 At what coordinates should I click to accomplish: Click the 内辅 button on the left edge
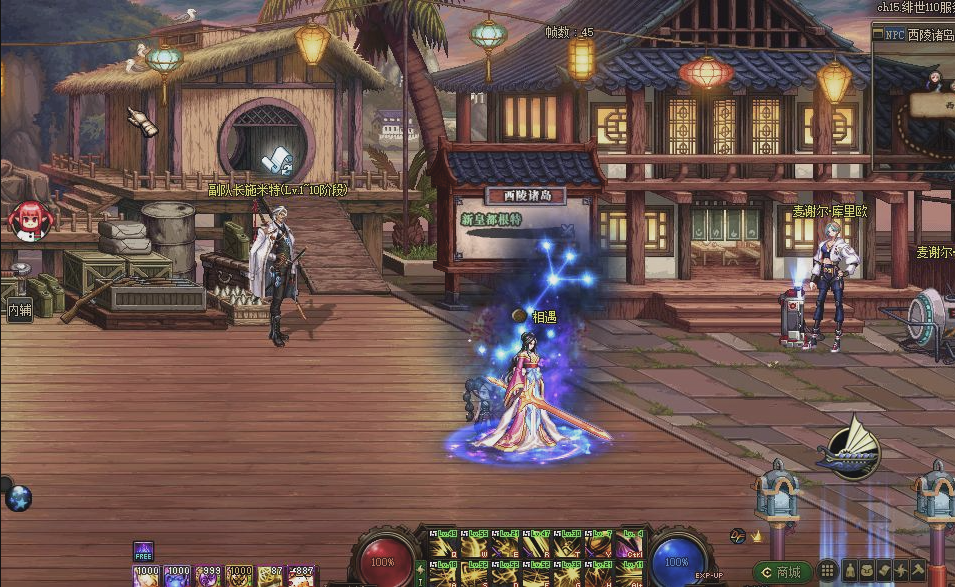coord(19,310)
